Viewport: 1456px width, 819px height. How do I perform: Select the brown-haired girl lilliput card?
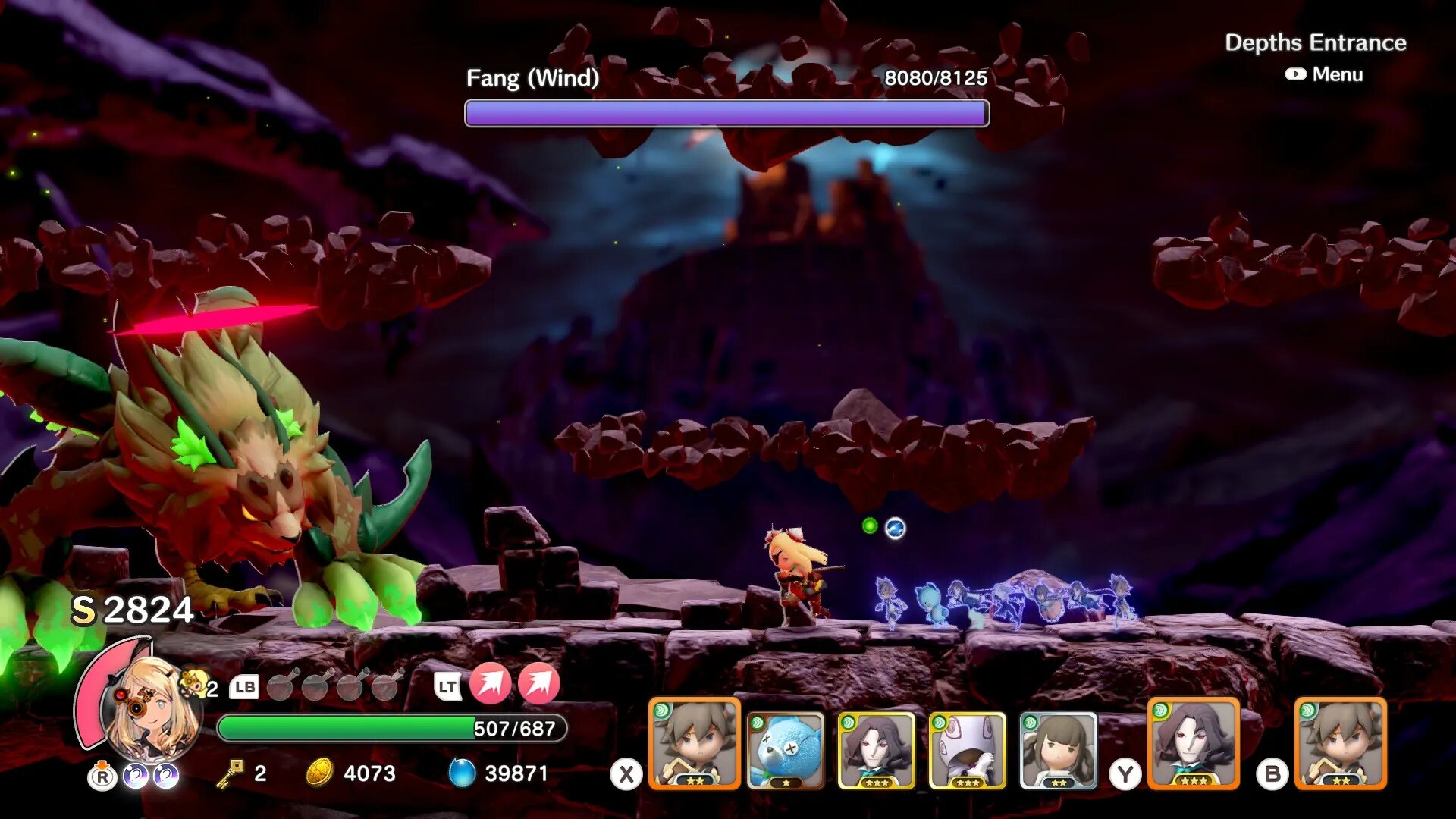(1058, 750)
